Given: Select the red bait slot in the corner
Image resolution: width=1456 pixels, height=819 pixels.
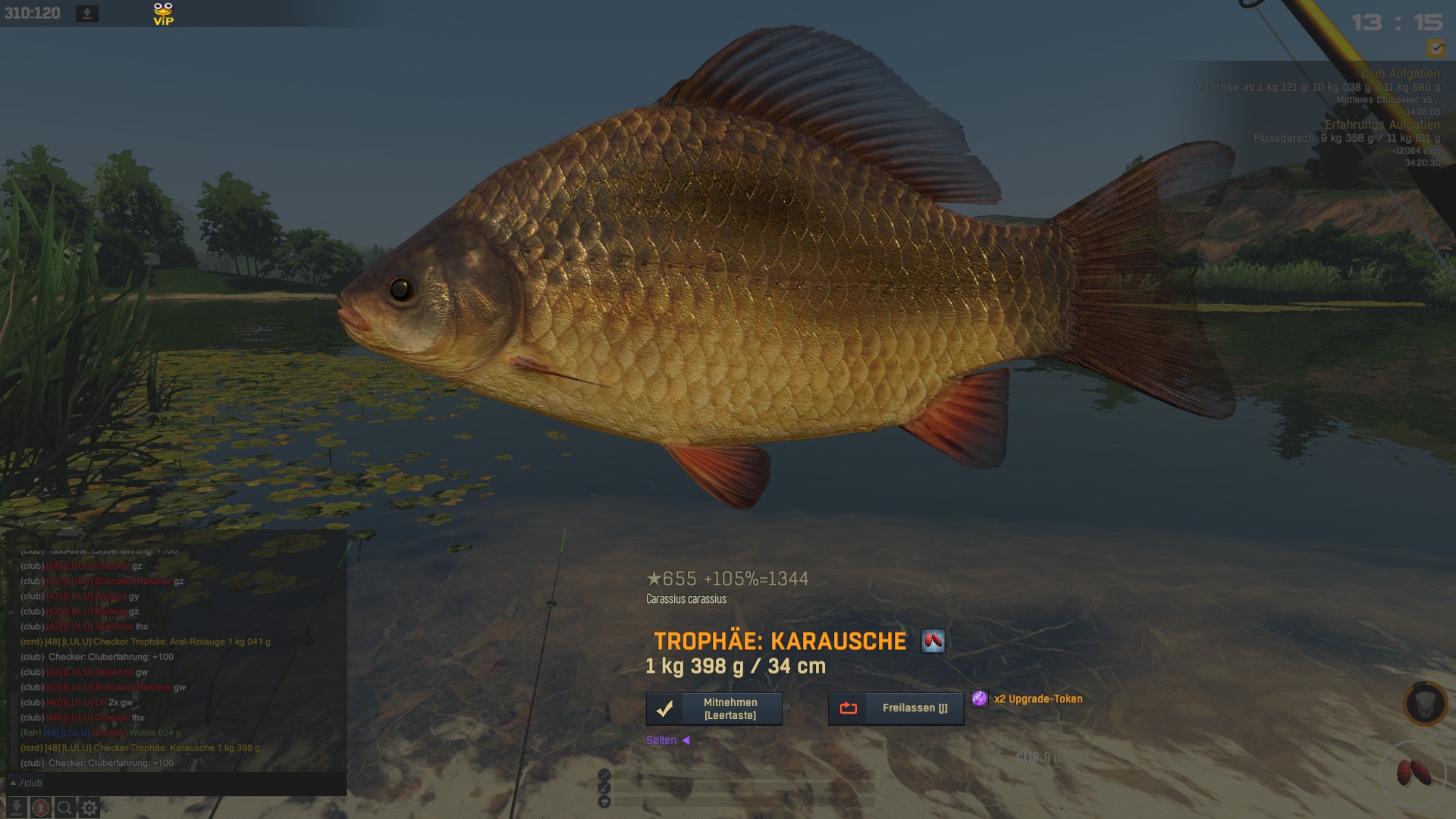Looking at the screenshot, I should (x=1414, y=773).
